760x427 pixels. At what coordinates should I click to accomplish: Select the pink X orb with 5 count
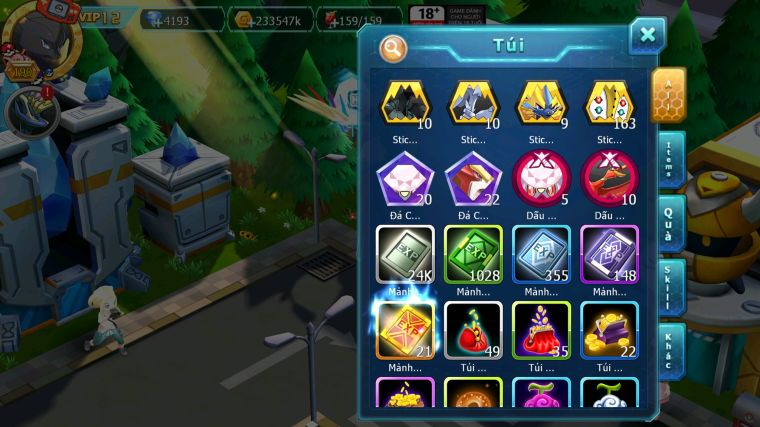click(x=541, y=177)
